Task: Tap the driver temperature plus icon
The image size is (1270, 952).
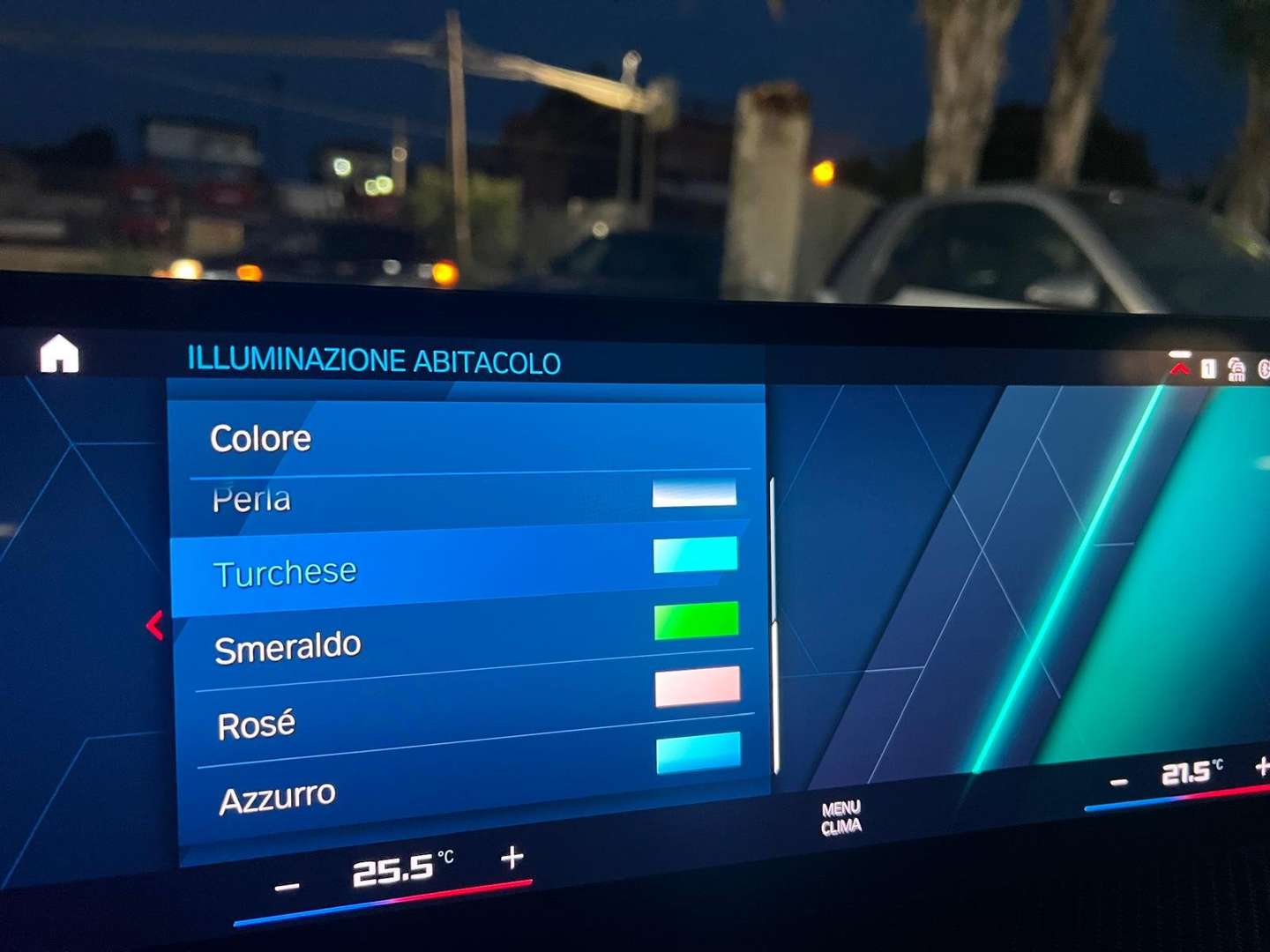Action: tap(512, 856)
